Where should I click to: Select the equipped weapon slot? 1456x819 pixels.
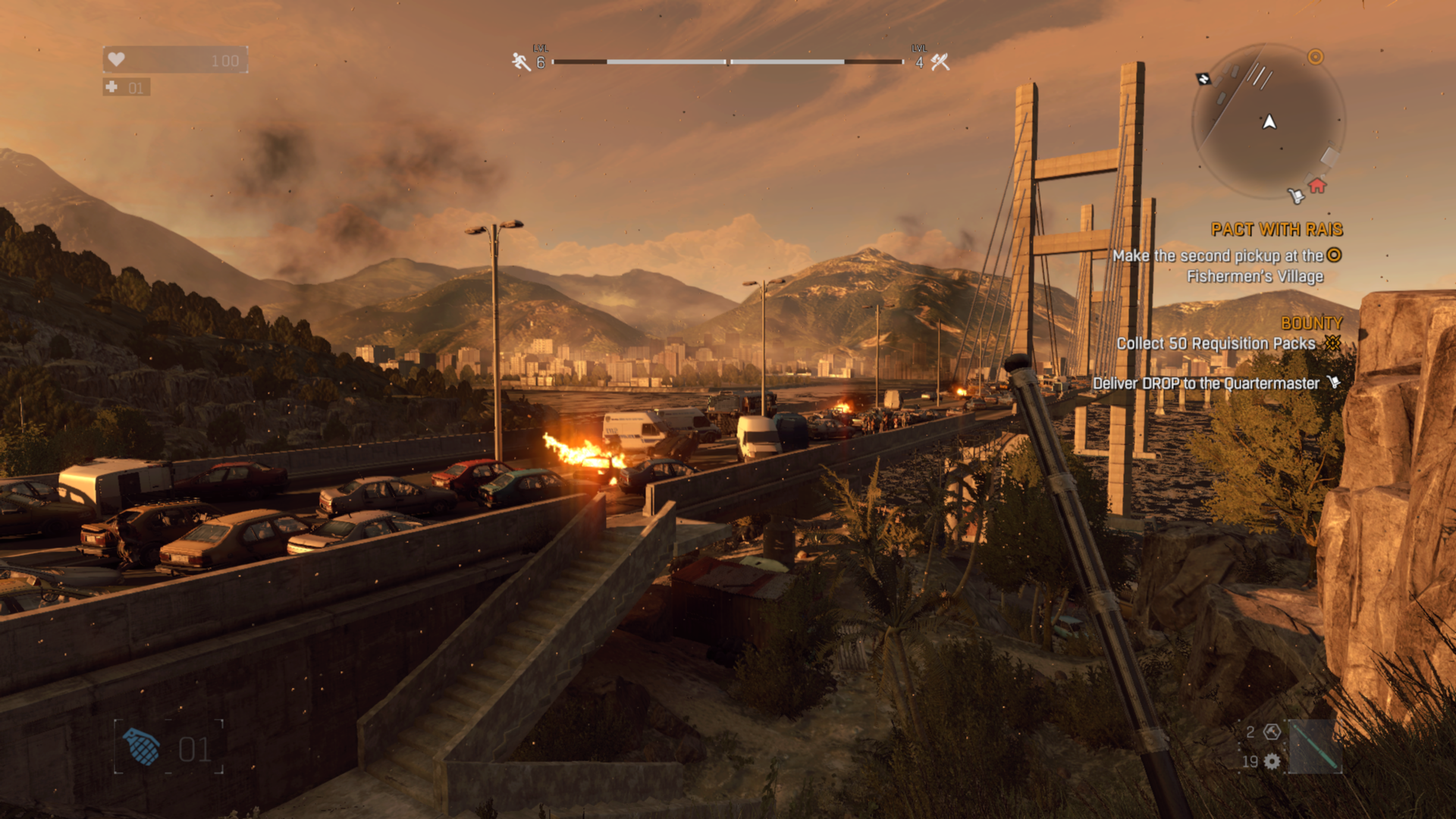click(x=1314, y=747)
